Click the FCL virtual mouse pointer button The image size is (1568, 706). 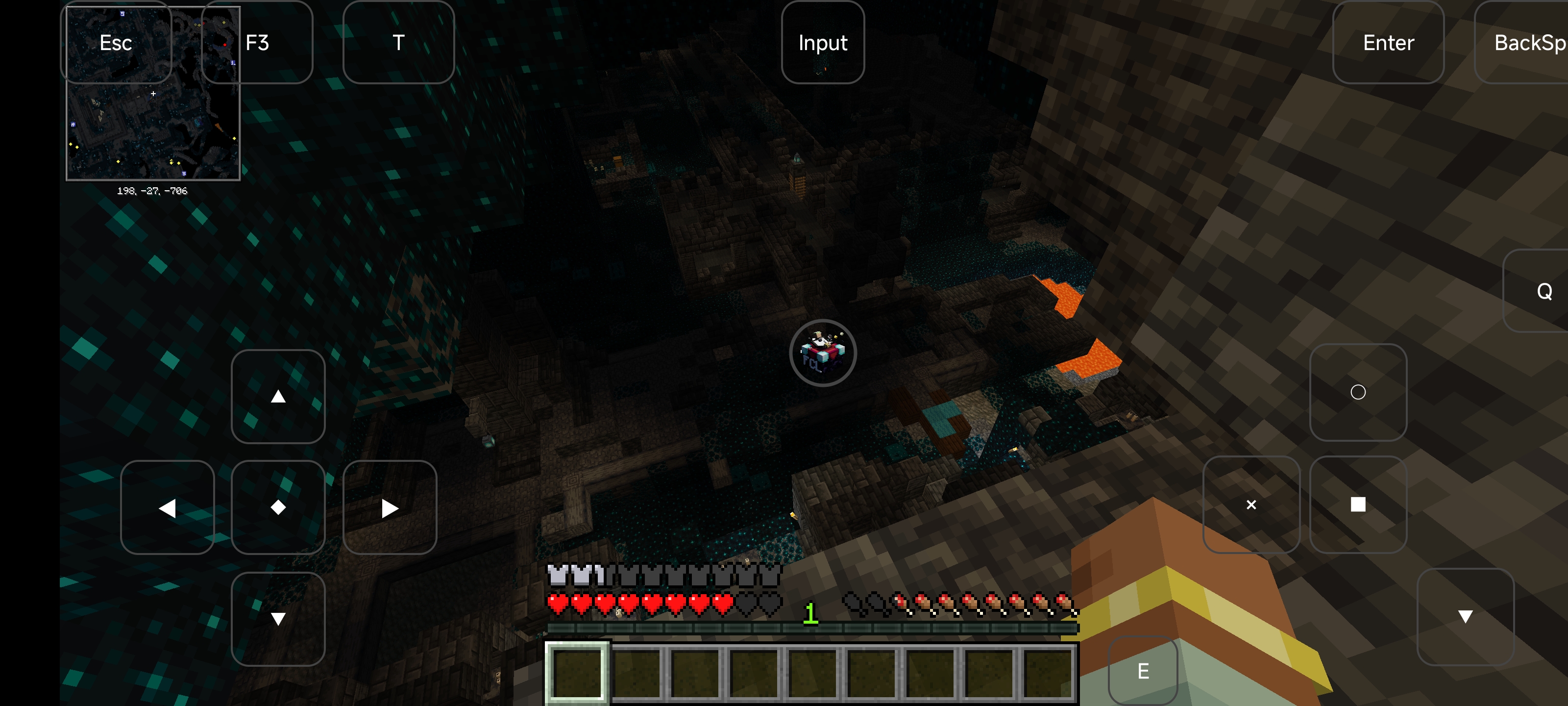(x=822, y=353)
